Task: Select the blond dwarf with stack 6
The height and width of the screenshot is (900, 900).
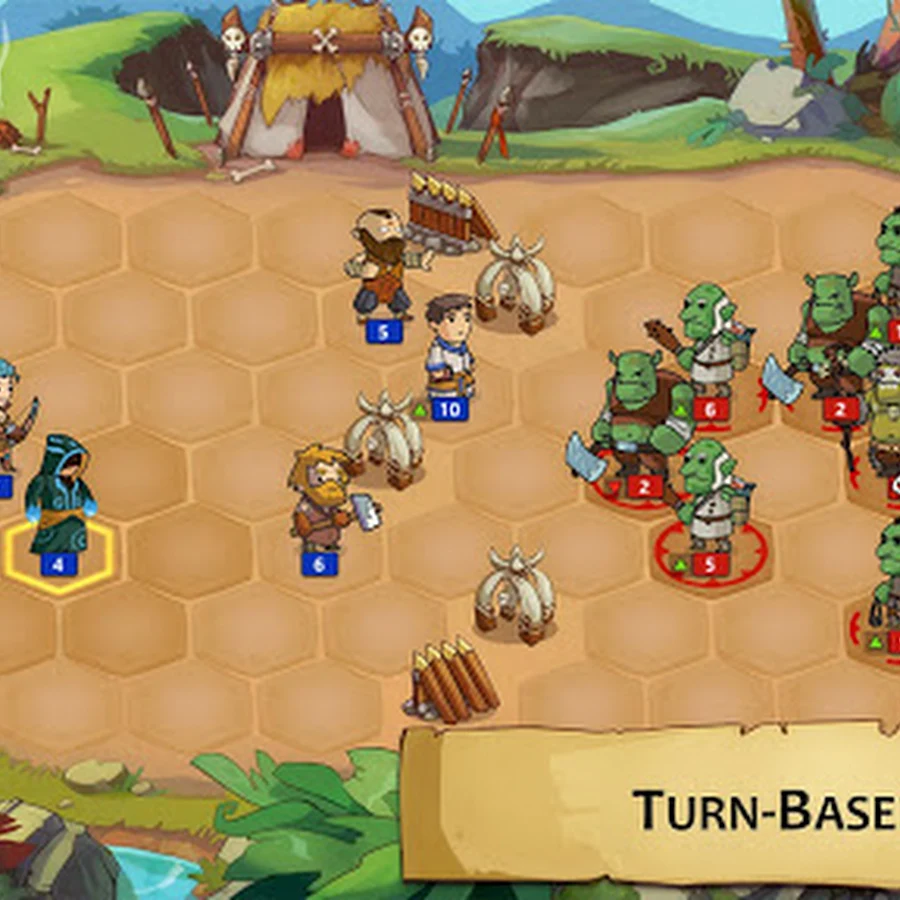Action: pyautogui.click(x=320, y=499)
